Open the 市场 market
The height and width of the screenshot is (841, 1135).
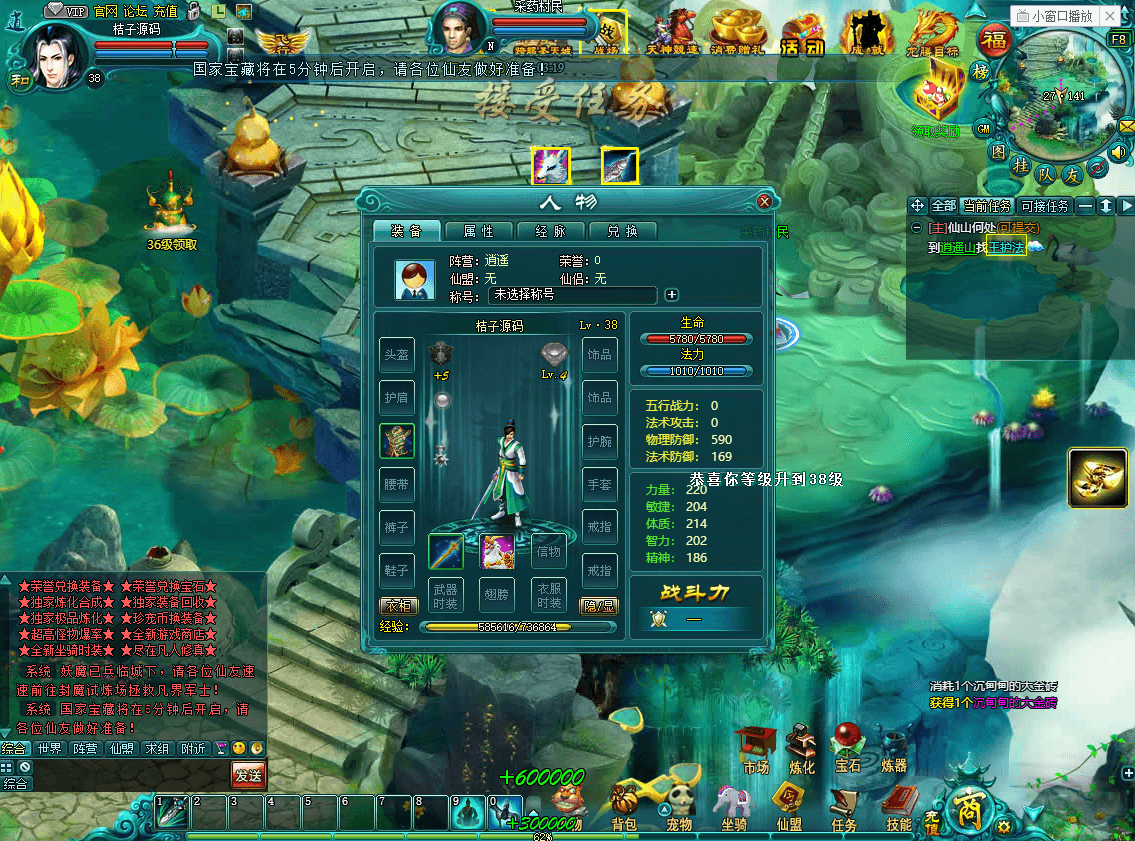756,749
